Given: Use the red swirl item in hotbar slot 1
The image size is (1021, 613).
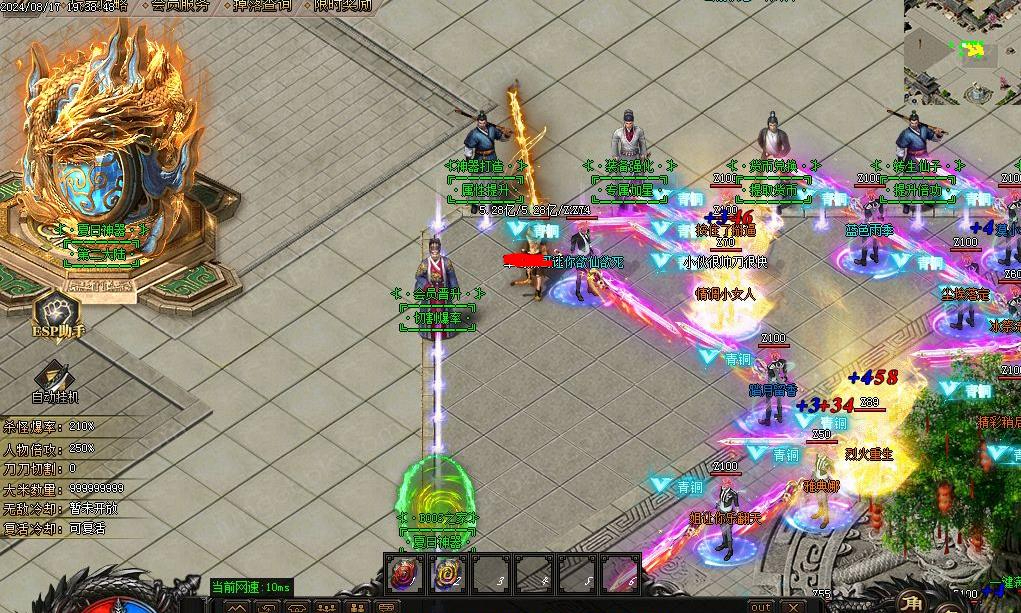Looking at the screenshot, I should [x=403, y=574].
